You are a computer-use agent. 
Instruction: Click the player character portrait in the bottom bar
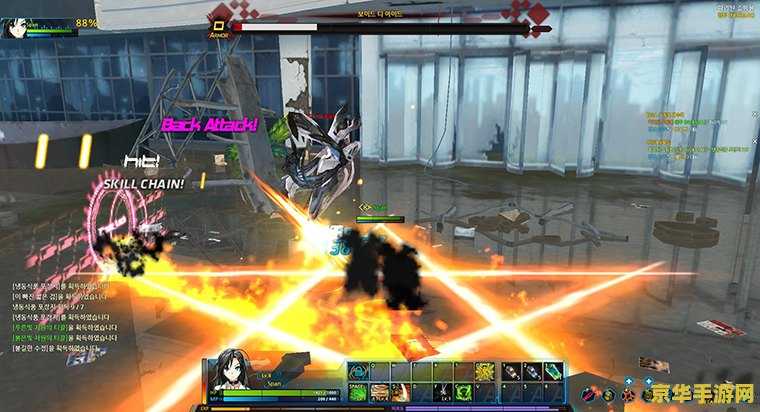223,377
